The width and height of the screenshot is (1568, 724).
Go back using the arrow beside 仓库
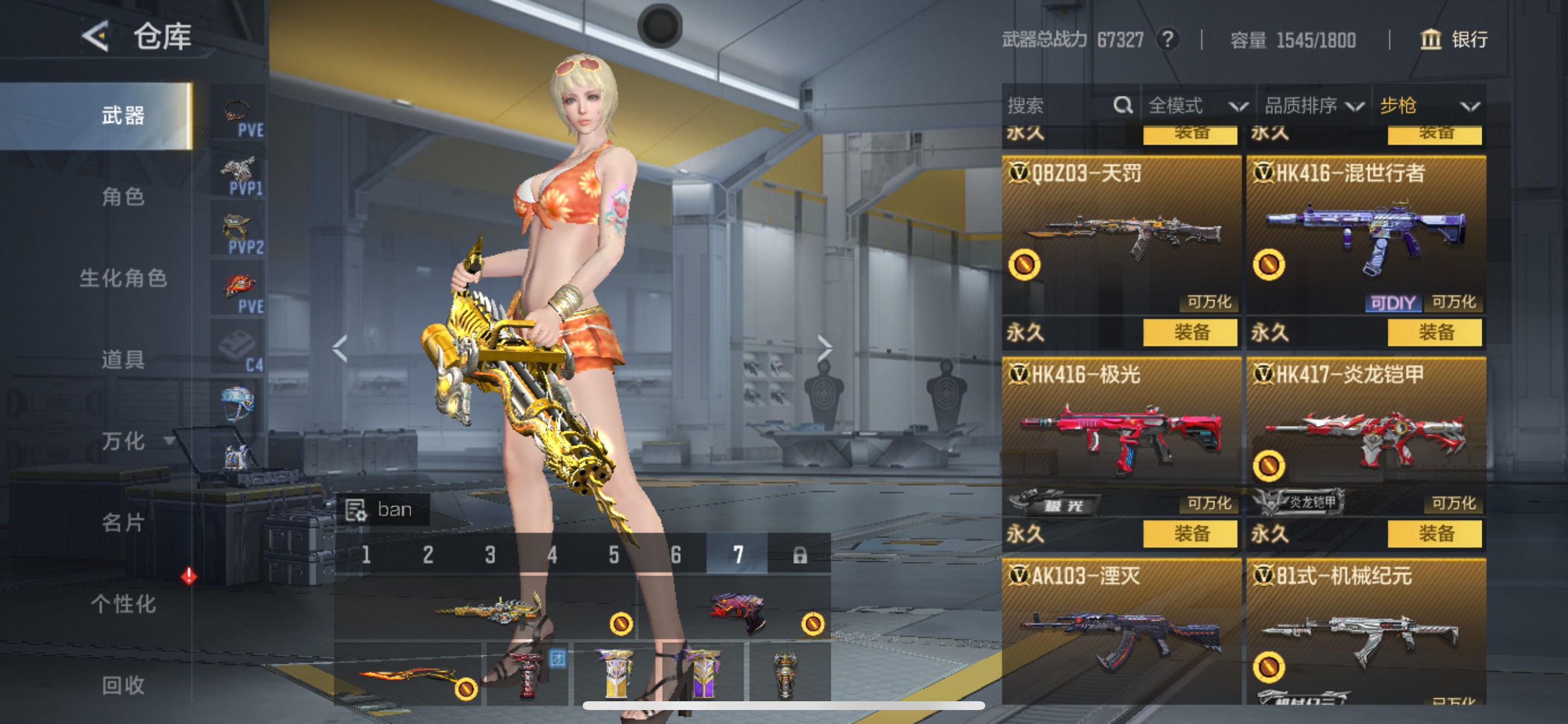tap(96, 36)
